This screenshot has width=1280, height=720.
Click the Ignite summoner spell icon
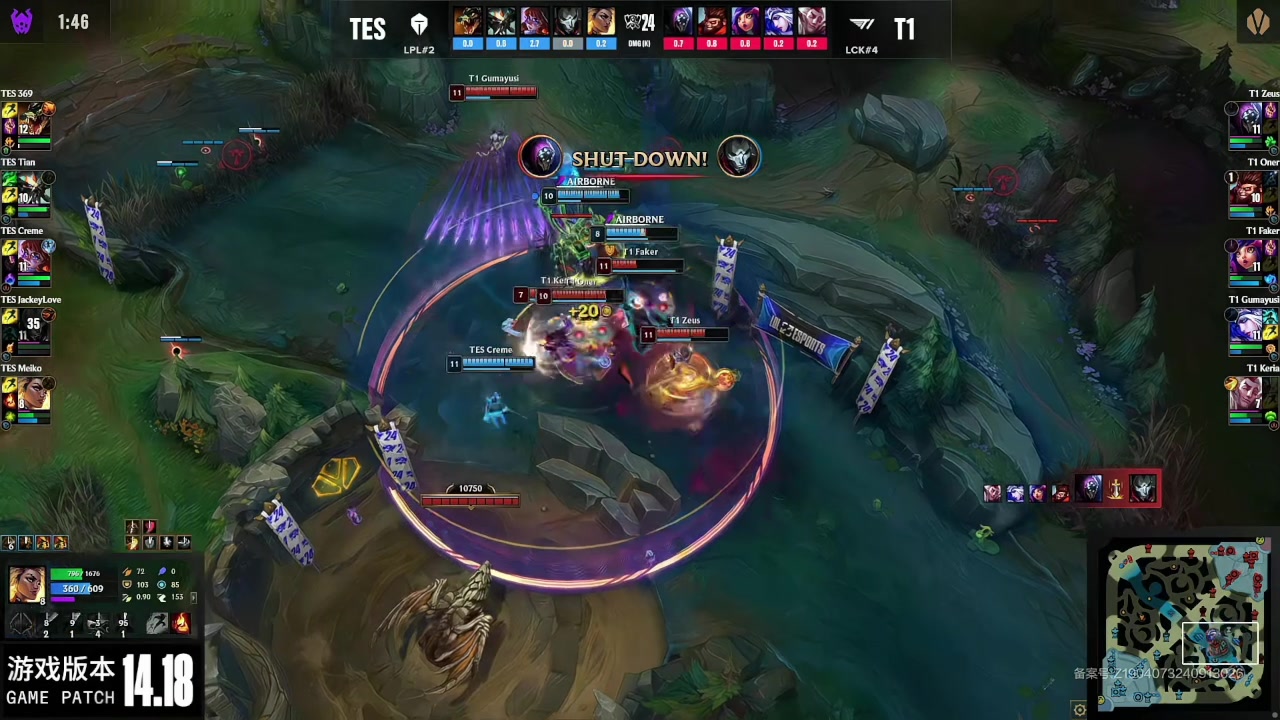[x=181, y=623]
